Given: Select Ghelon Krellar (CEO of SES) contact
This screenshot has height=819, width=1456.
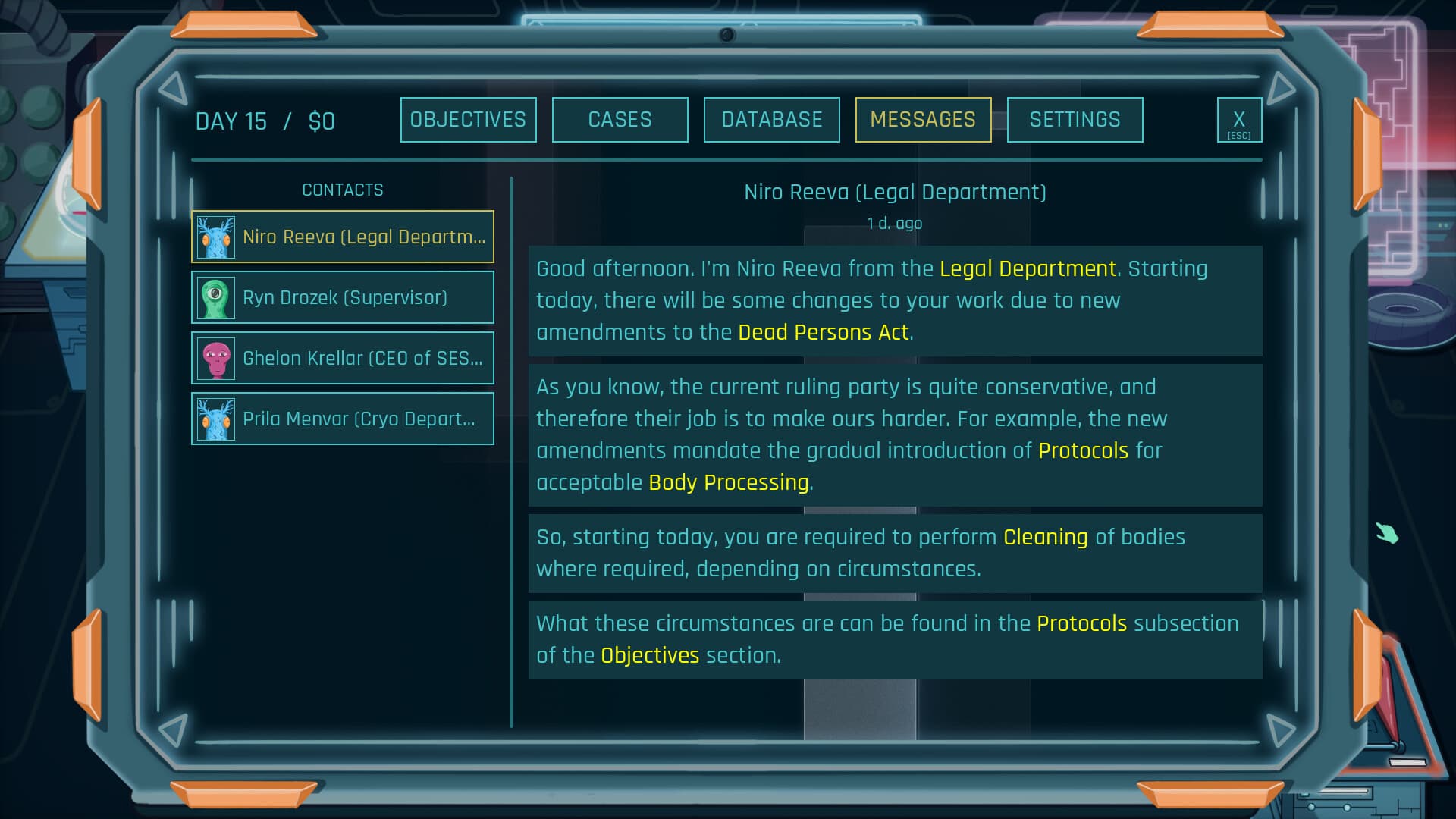Looking at the screenshot, I should (343, 357).
